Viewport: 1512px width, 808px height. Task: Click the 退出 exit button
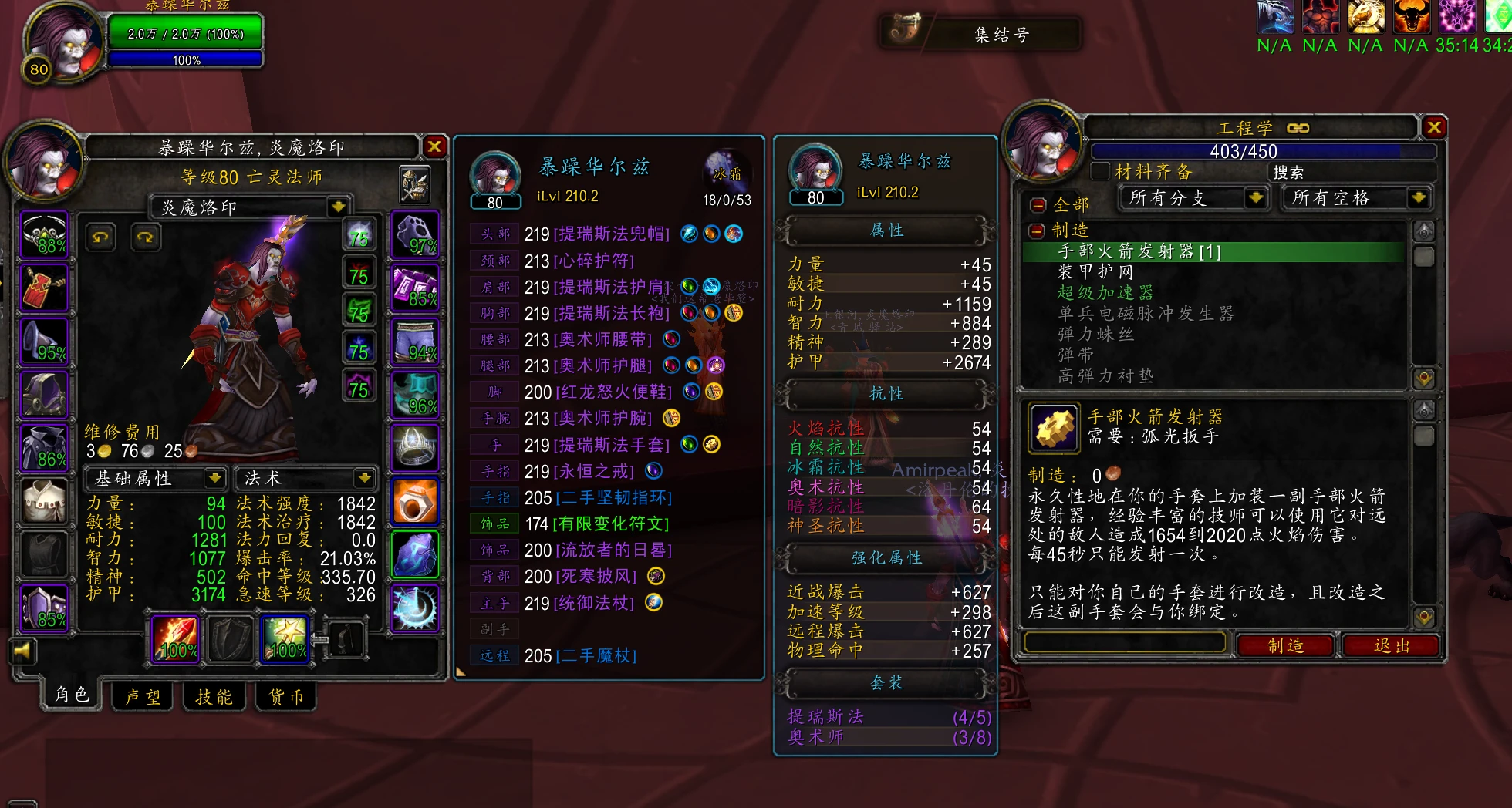pos(1392,645)
